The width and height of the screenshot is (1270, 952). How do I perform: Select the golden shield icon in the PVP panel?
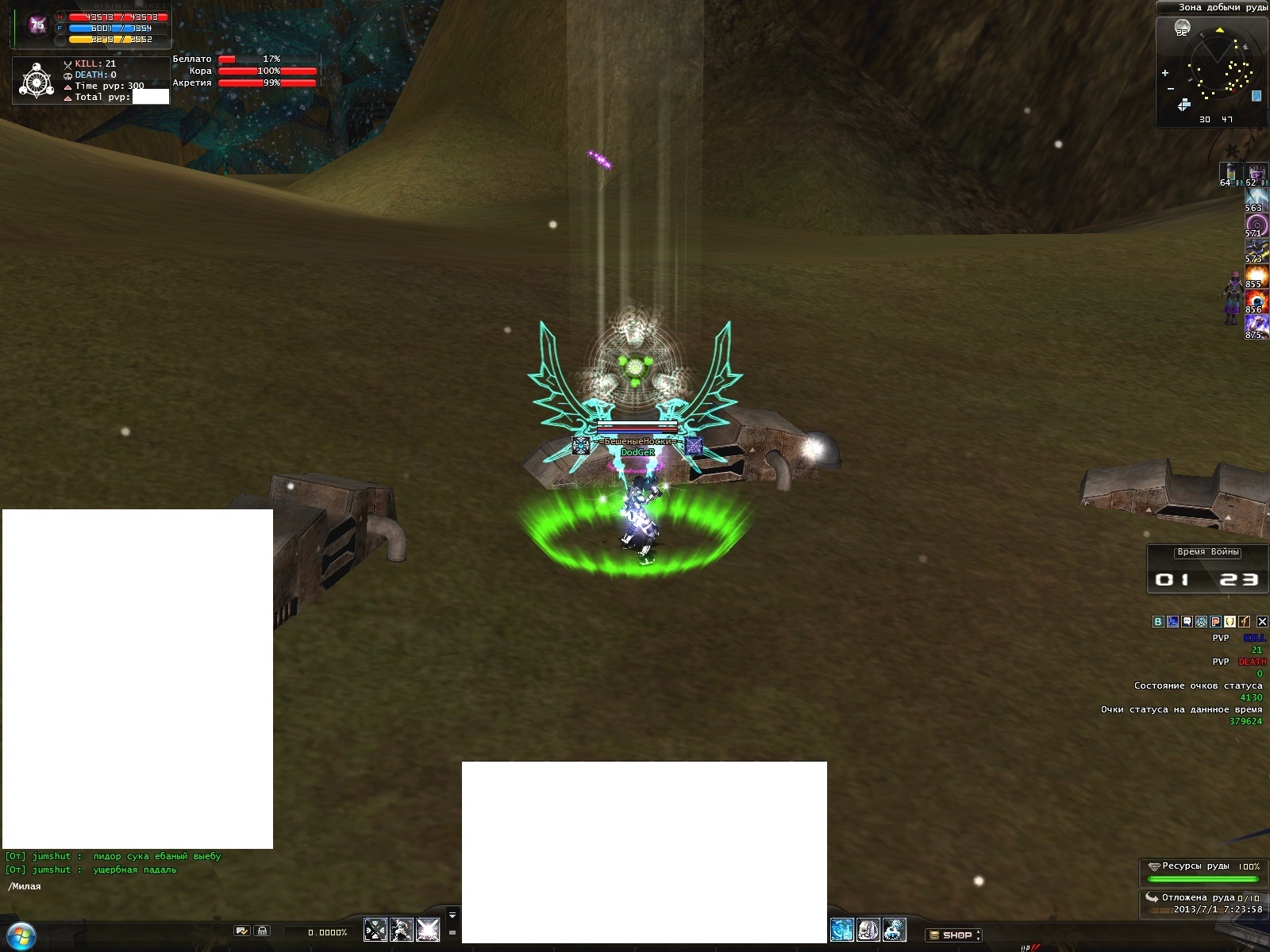pos(1230,622)
